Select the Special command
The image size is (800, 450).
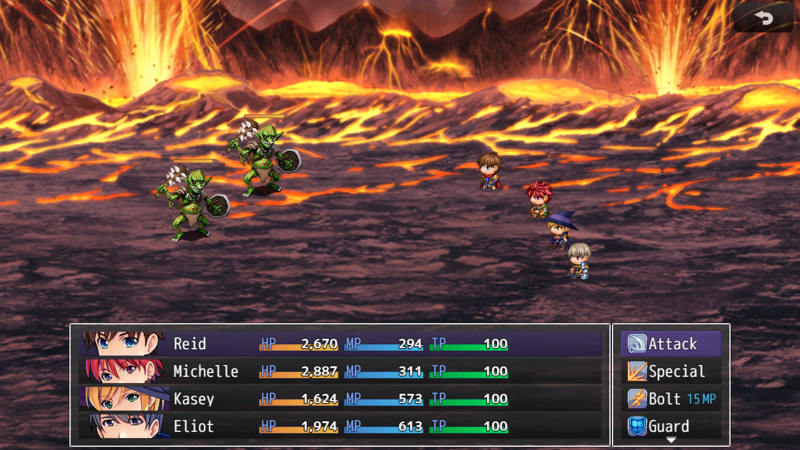(x=671, y=372)
